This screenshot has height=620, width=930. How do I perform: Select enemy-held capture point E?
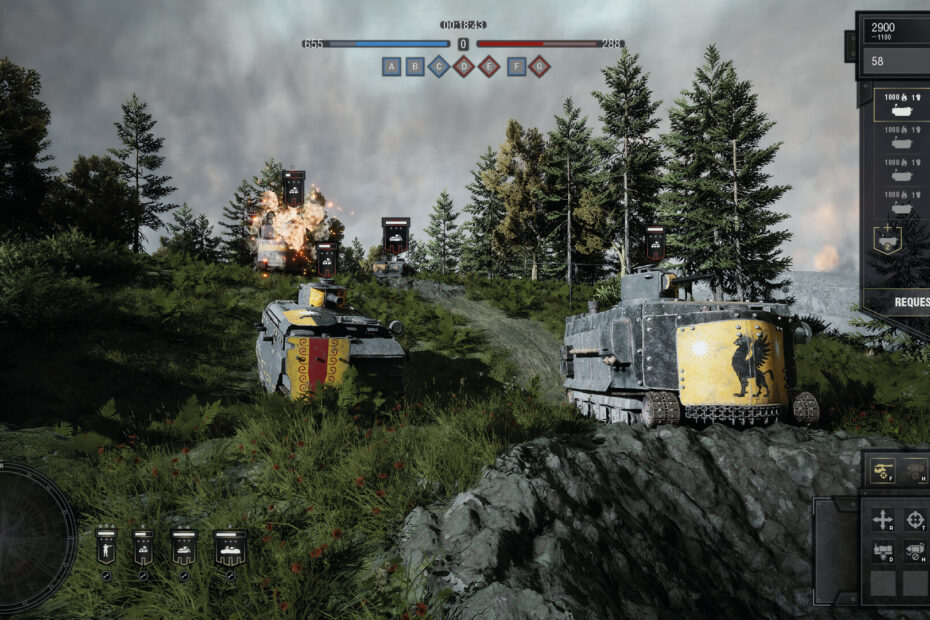coord(488,67)
